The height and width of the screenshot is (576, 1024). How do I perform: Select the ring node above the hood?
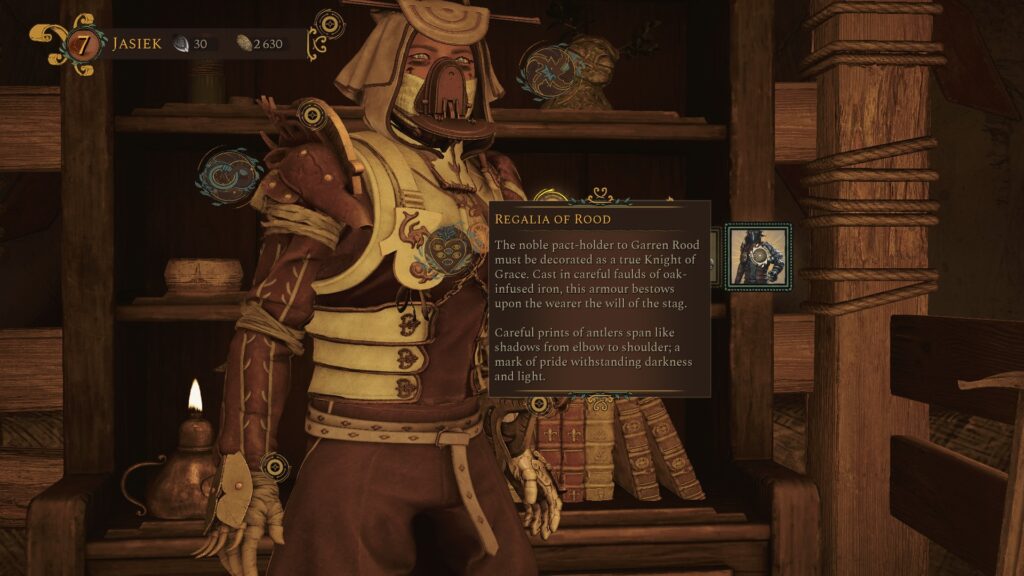(x=328, y=24)
